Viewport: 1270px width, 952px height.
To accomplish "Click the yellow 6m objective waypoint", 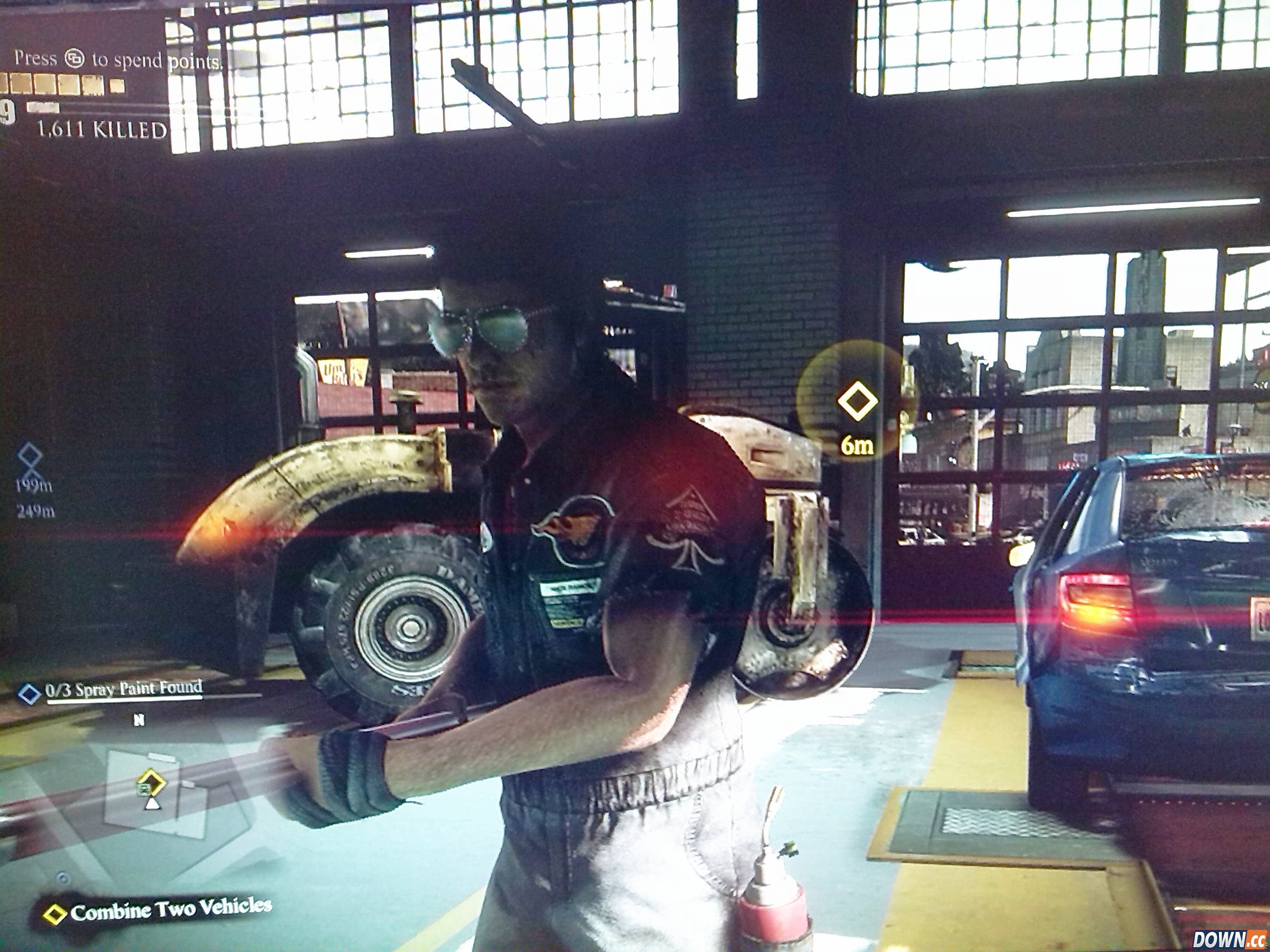I will (x=857, y=401).
